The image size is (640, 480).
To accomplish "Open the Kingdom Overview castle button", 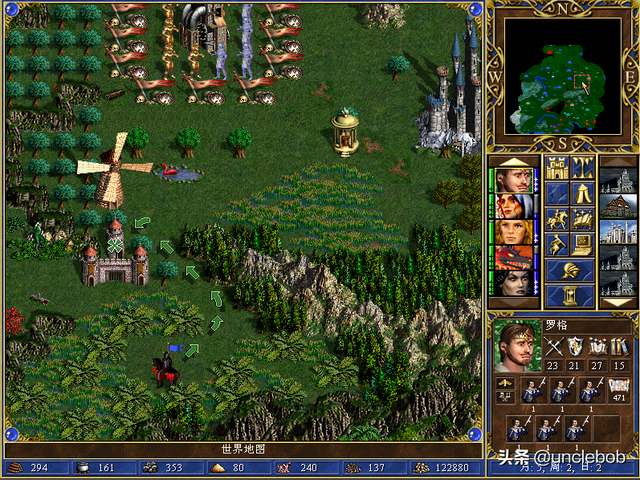I will click(557, 167).
